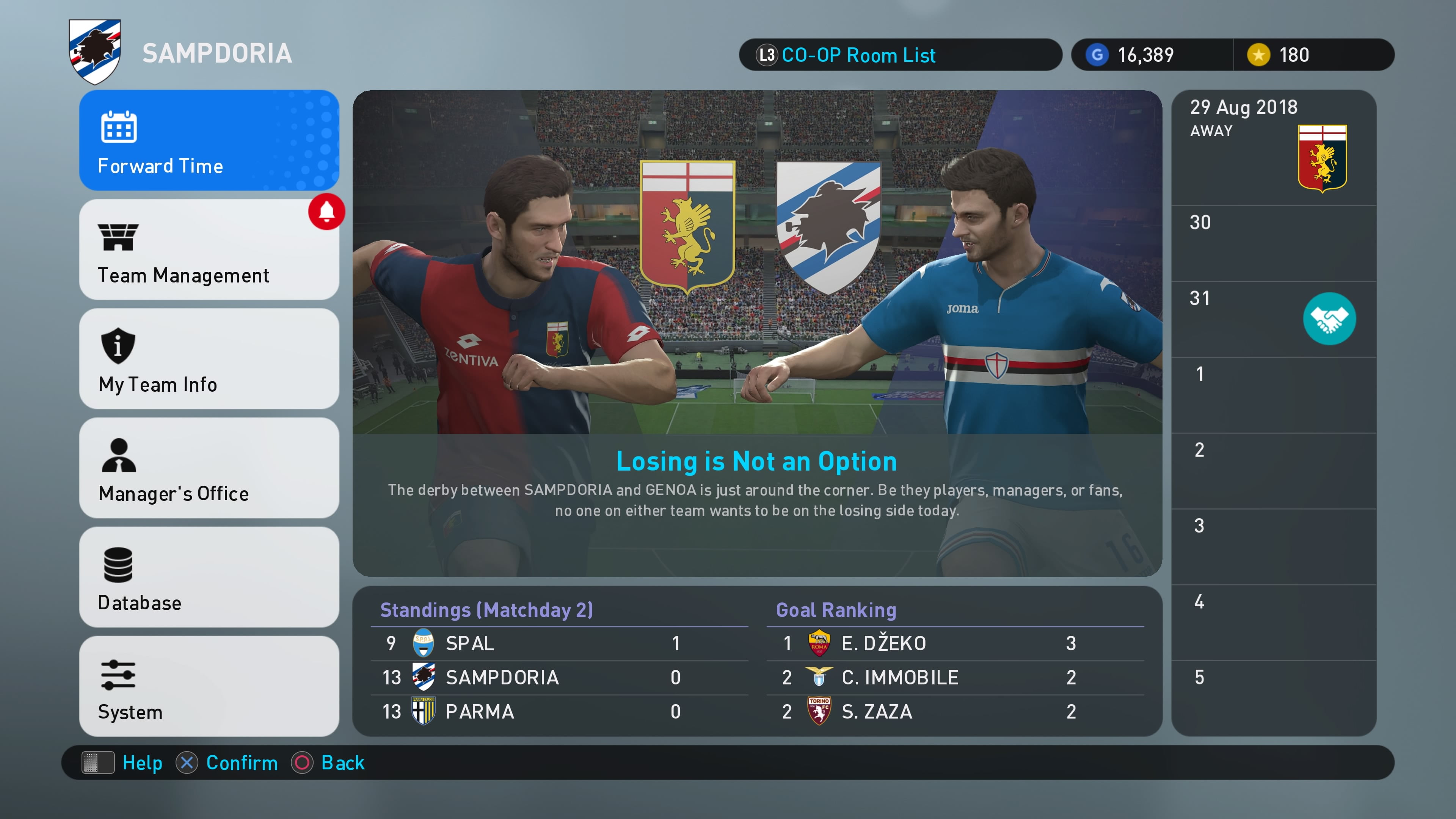Open the Database menu
This screenshot has height=819, width=1456.
209,577
